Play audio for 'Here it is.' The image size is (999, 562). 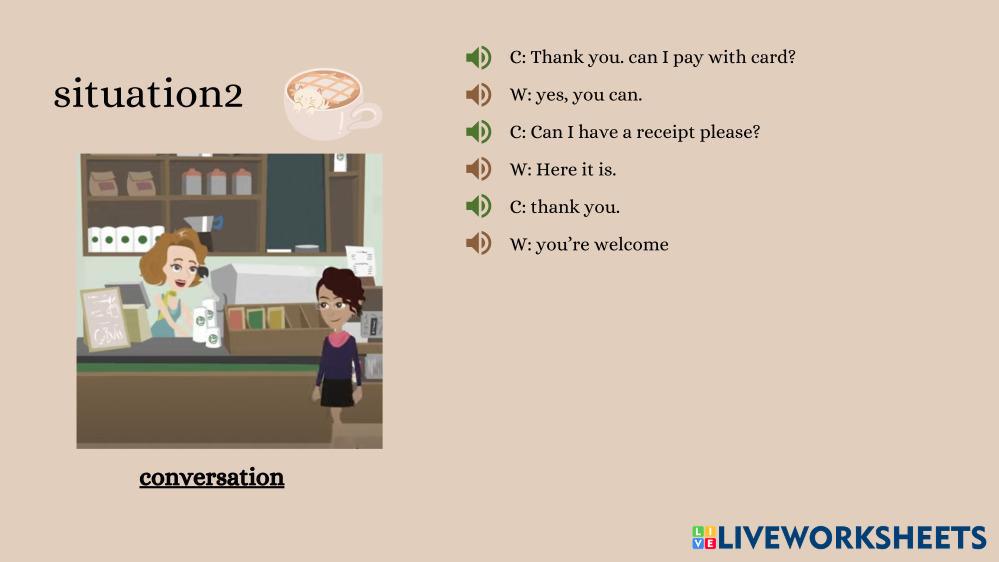click(478, 169)
